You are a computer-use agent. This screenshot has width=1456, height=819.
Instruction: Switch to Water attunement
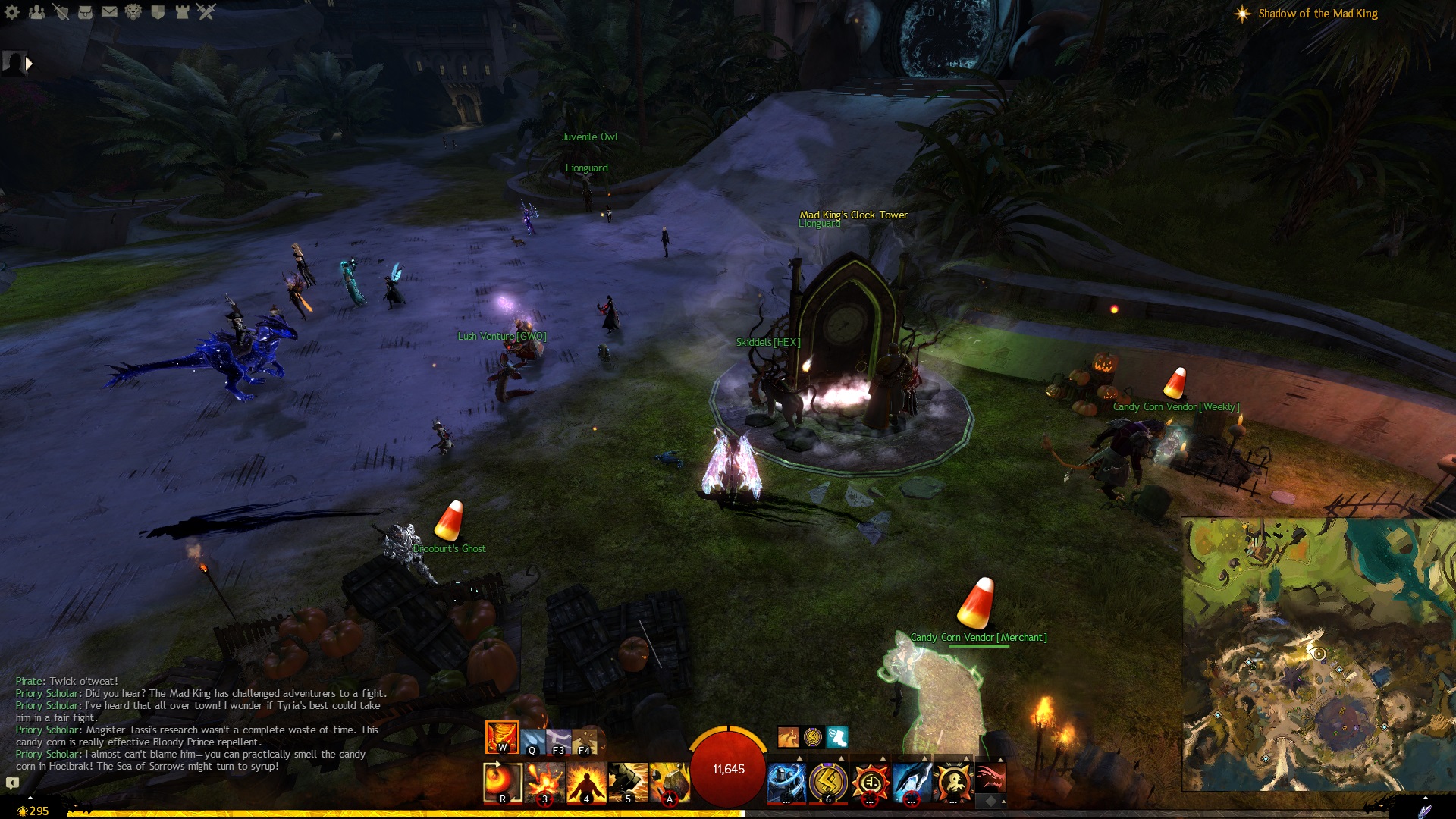tap(532, 741)
